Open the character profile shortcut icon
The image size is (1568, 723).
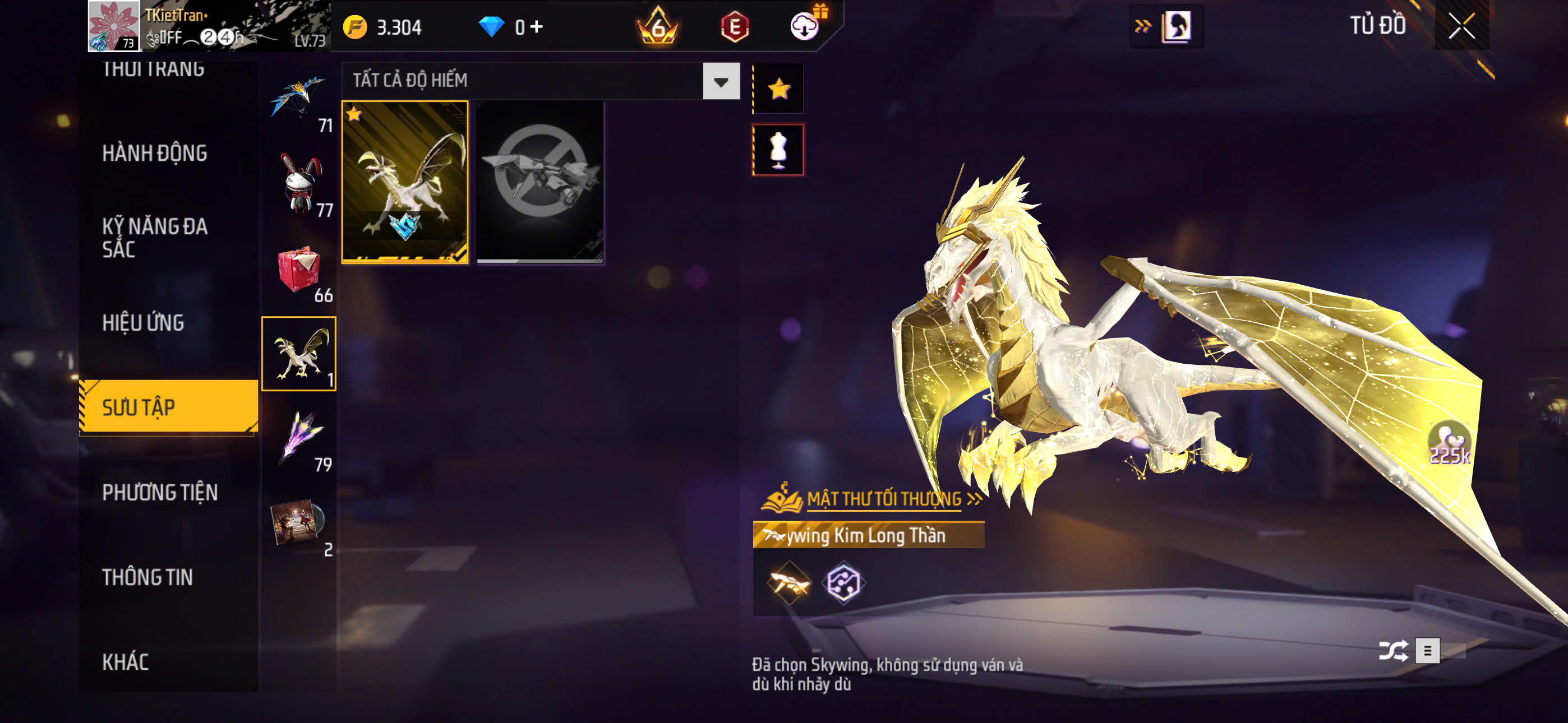(1176, 27)
